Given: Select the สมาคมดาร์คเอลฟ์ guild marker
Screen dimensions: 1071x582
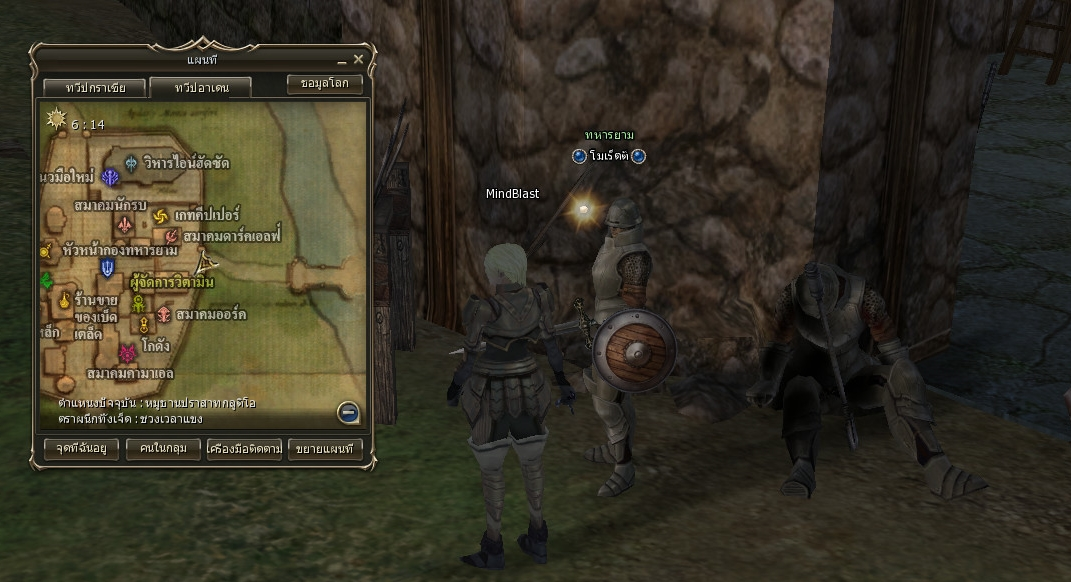Looking at the screenshot, I should click(x=171, y=236).
